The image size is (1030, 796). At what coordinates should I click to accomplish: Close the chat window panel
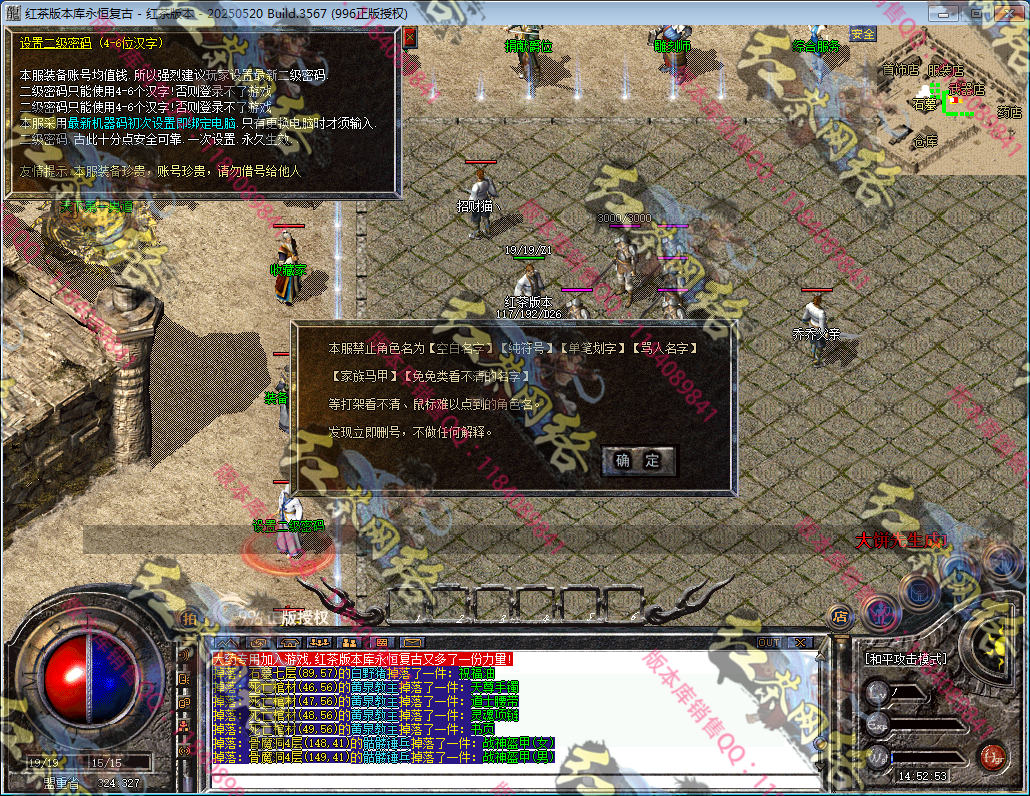point(801,642)
